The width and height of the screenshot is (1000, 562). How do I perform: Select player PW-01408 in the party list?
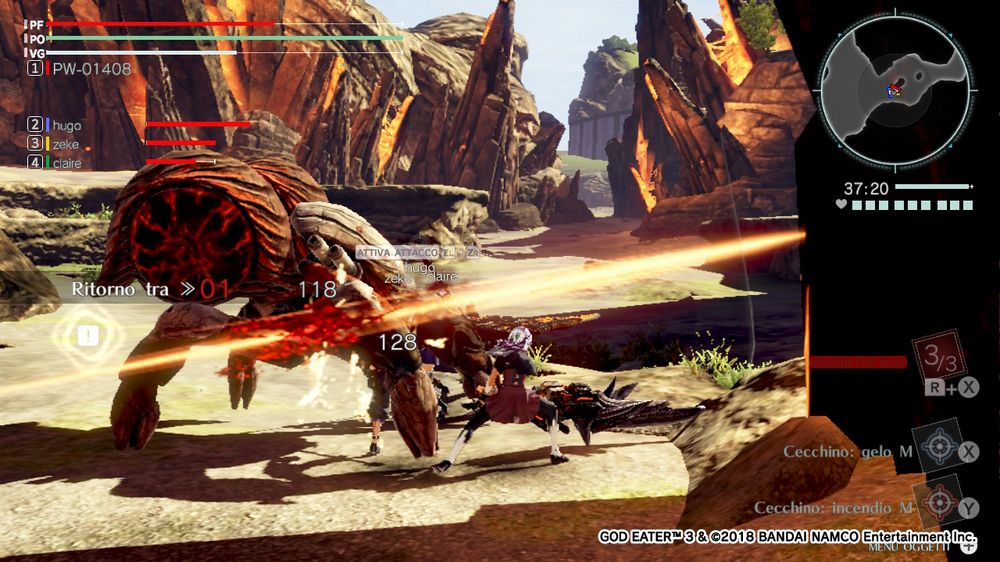(x=91, y=69)
